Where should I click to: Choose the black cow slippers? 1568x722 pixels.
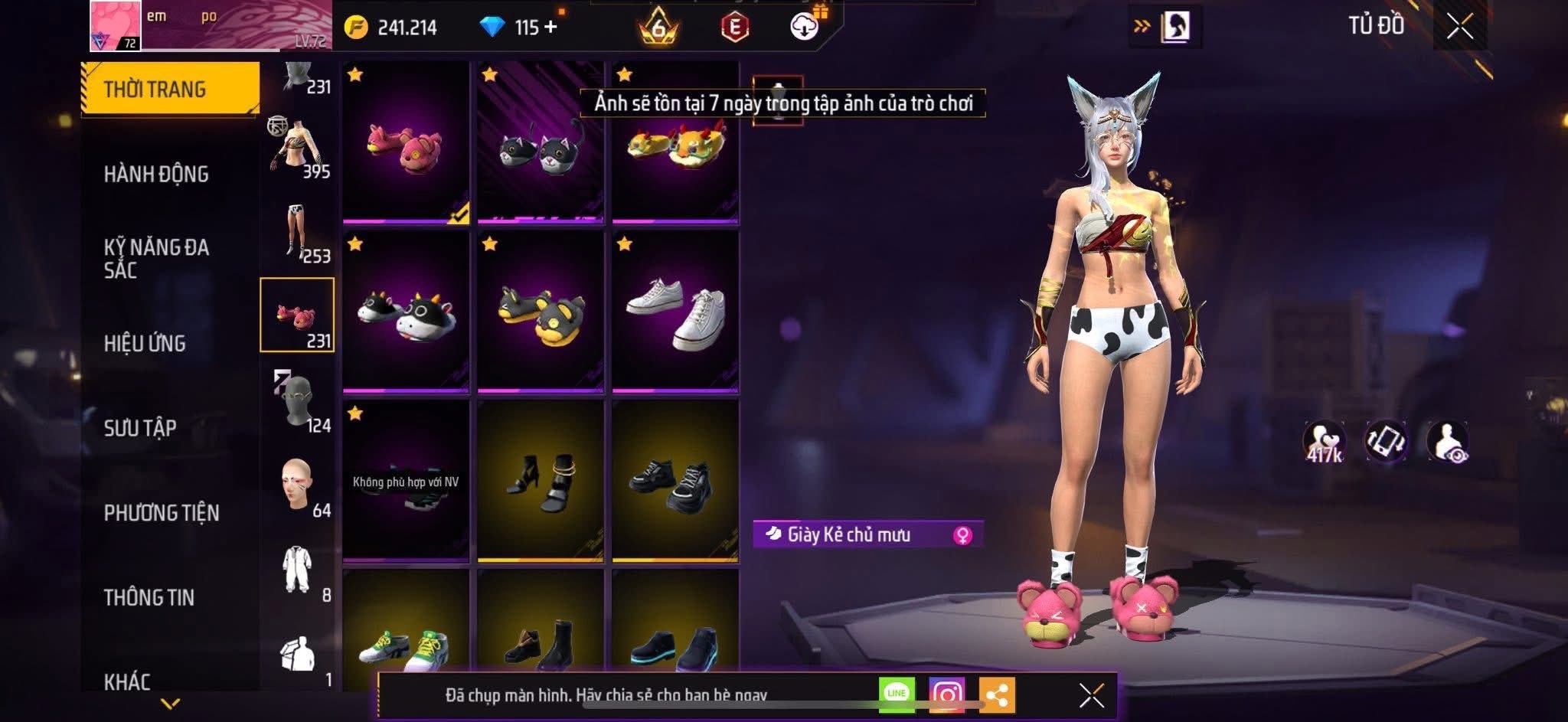coord(406,312)
